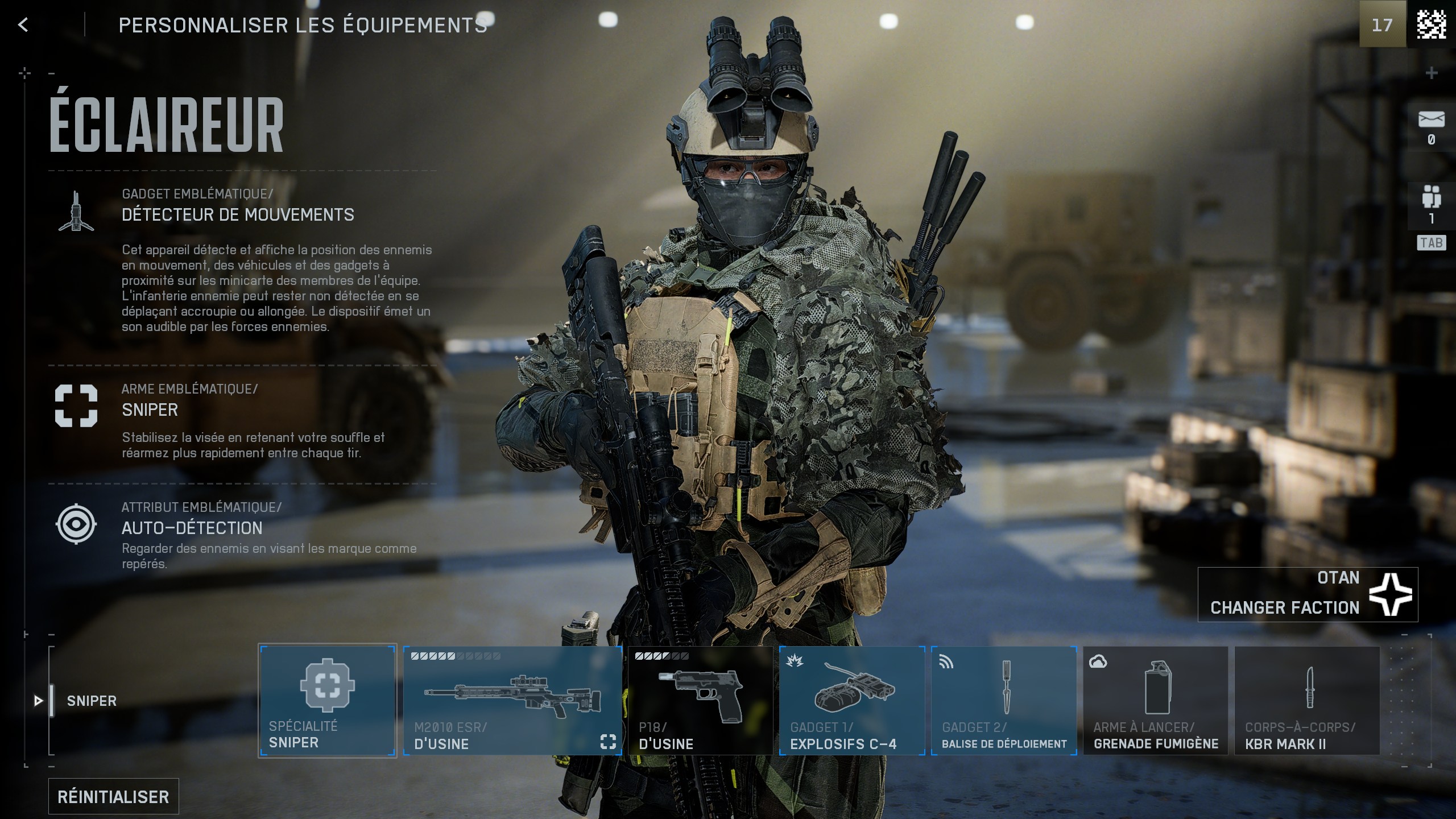
Task: Expand the Sniper class list arrow
Action: point(37,701)
